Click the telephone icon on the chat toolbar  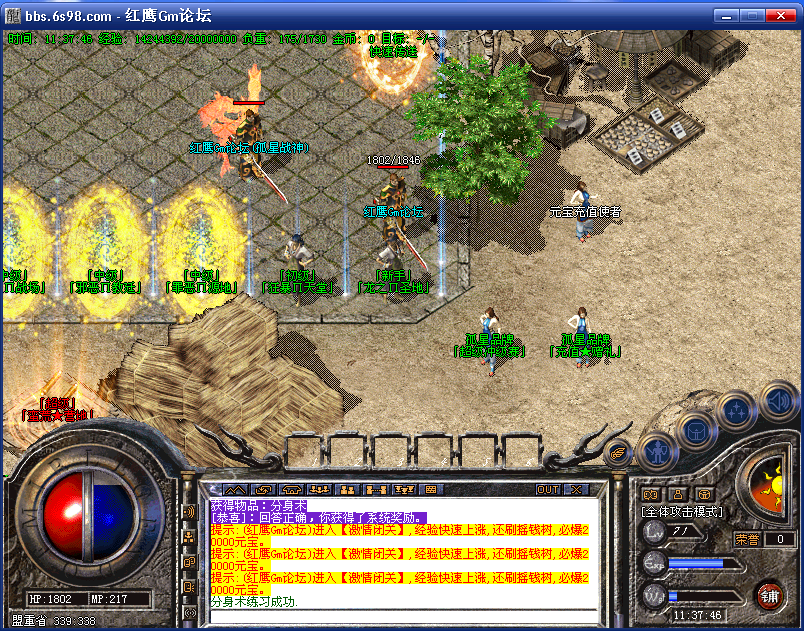[292, 490]
